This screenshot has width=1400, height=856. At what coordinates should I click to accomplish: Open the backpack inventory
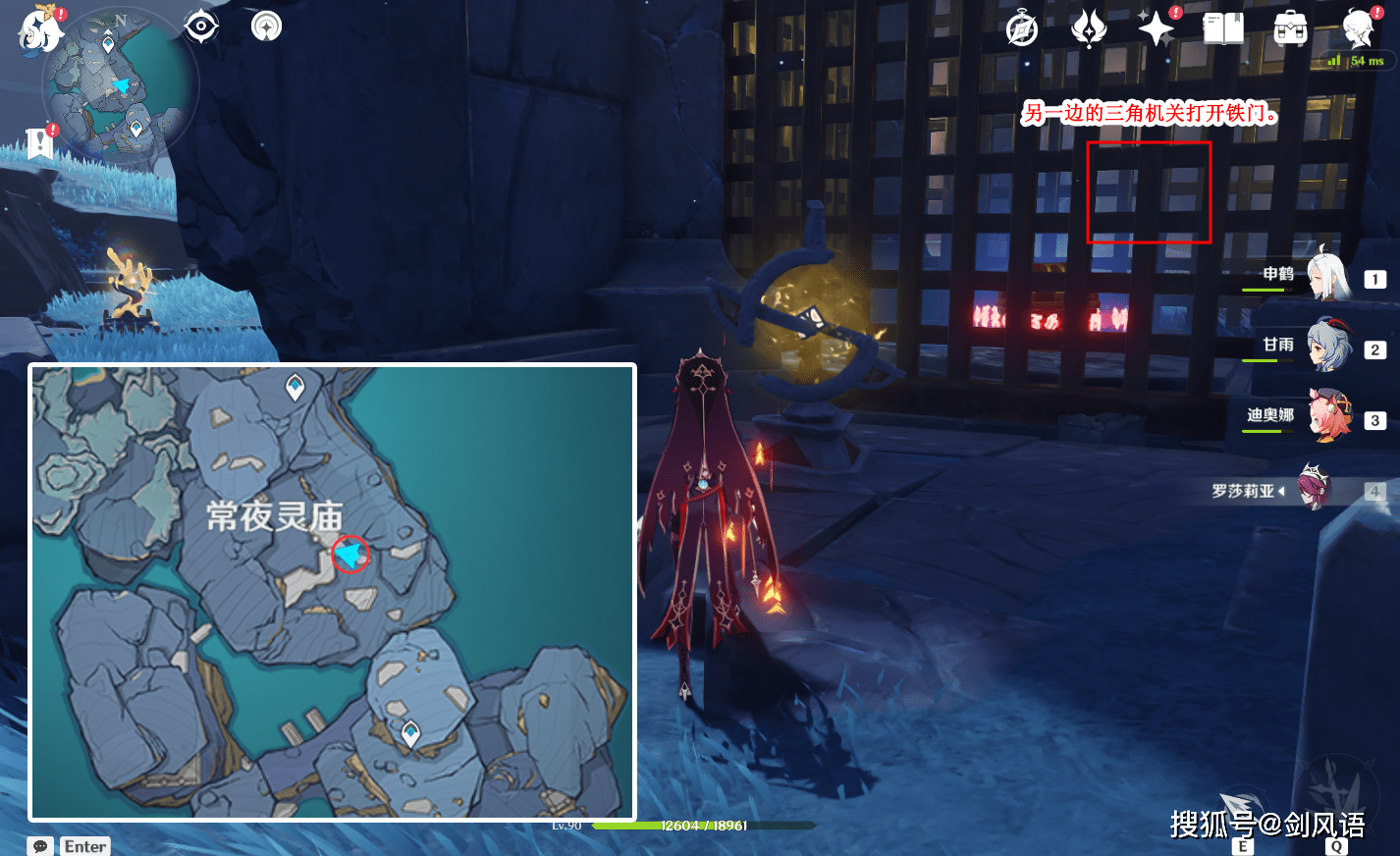(x=1290, y=29)
